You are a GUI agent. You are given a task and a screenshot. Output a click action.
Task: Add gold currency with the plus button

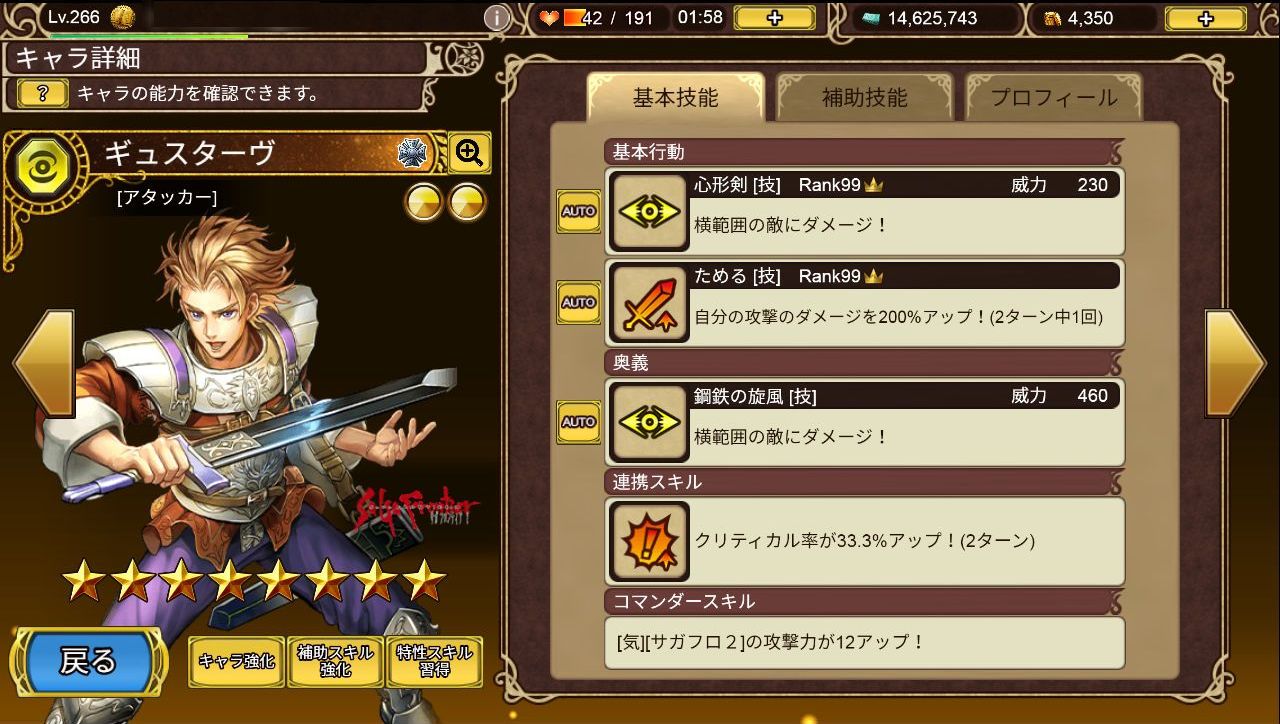[x=1205, y=18]
